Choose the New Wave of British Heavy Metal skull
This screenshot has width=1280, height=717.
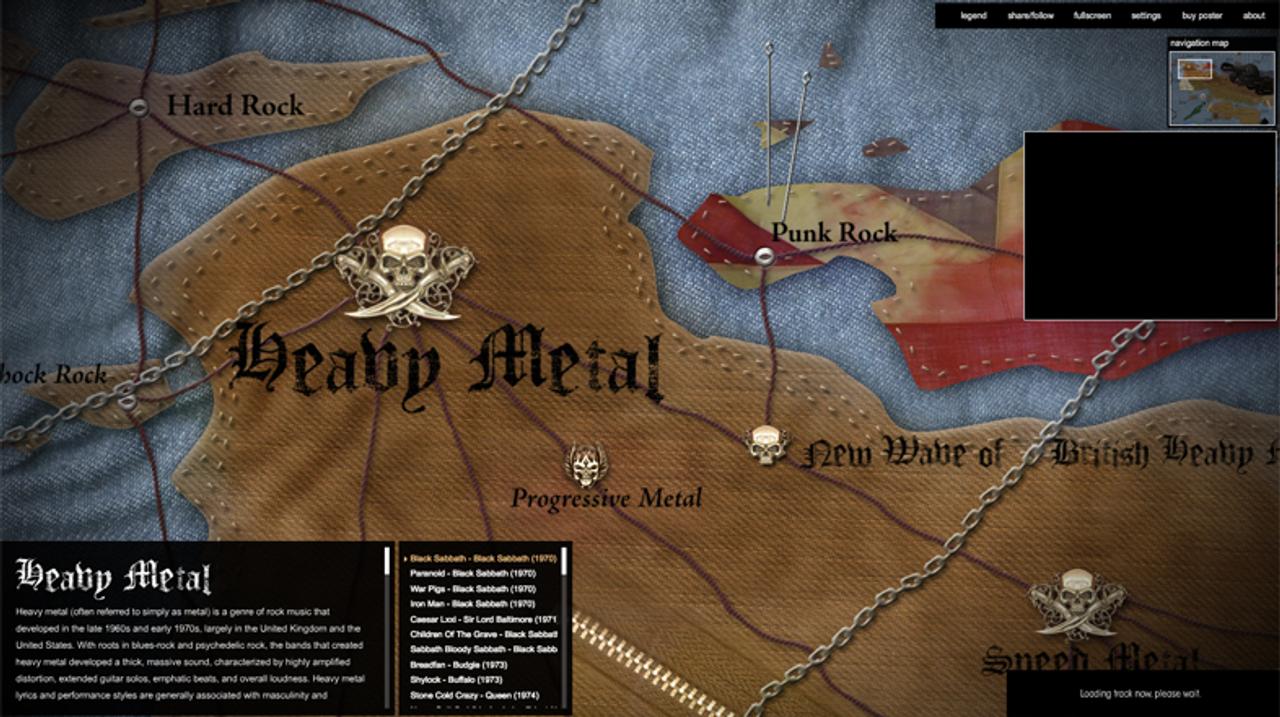pyautogui.click(x=767, y=445)
